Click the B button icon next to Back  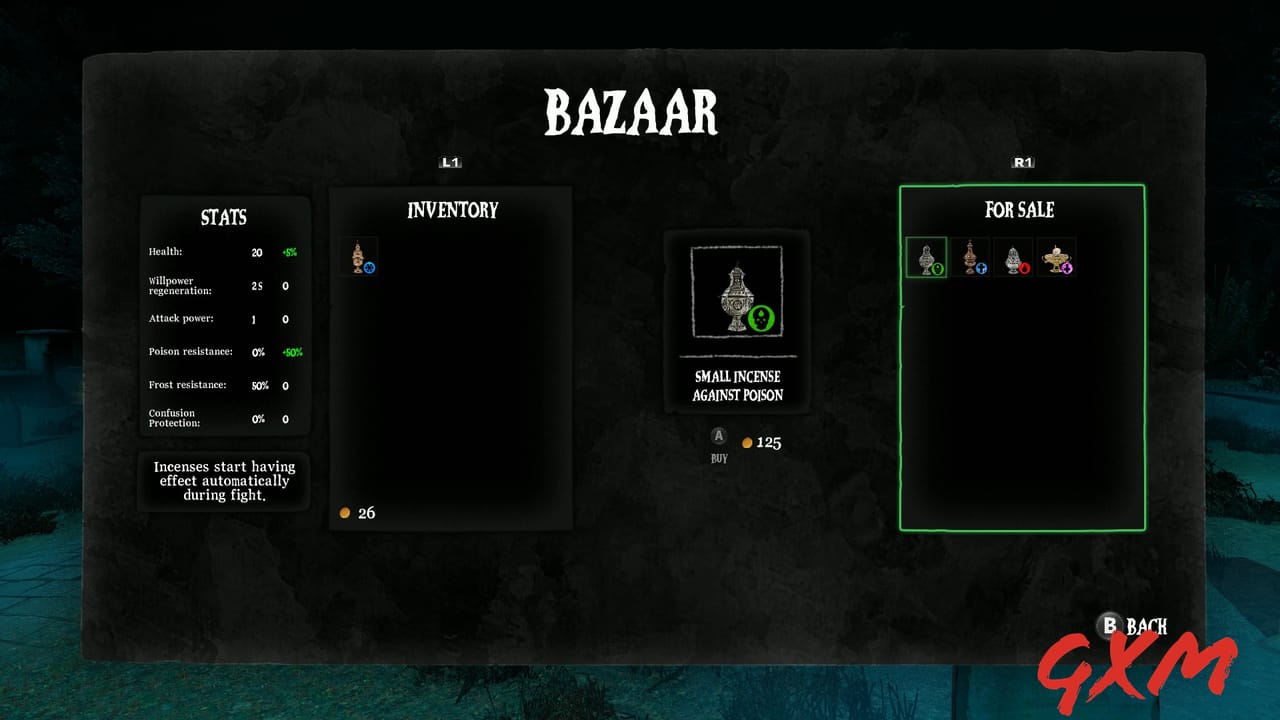(x=1109, y=626)
